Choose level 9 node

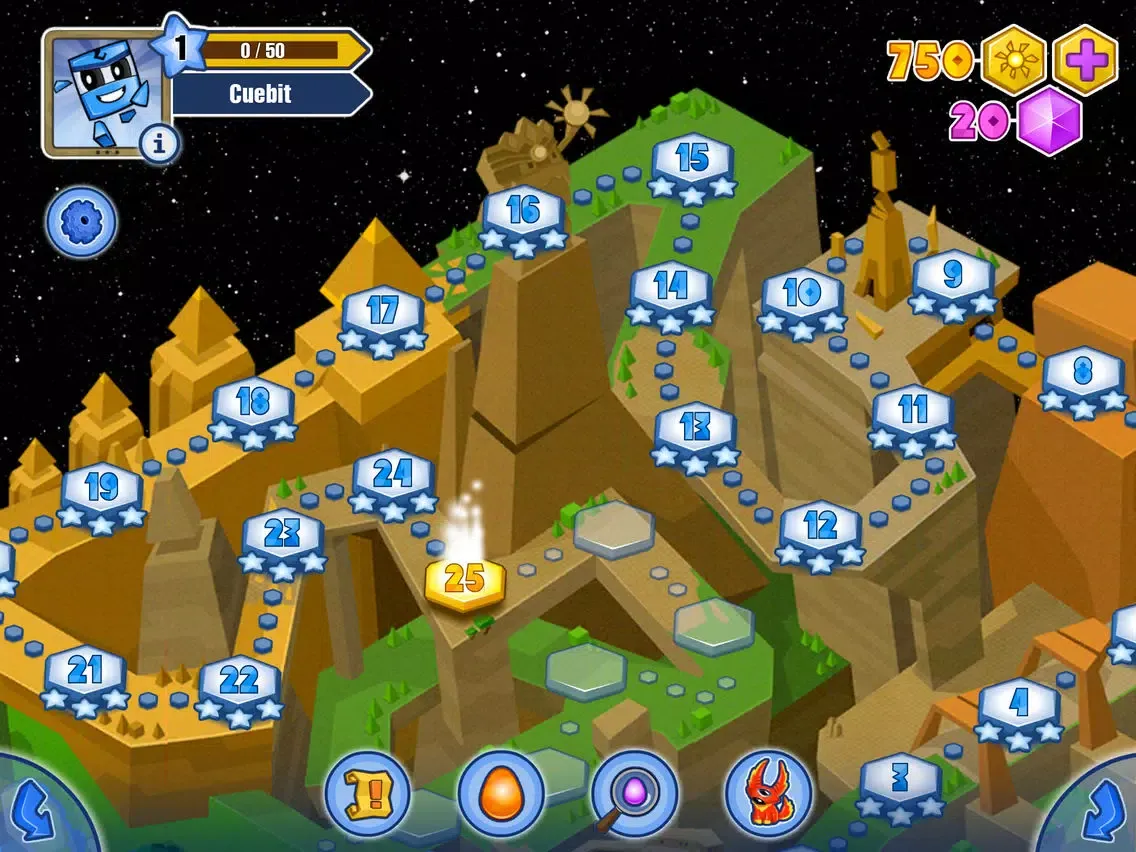click(952, 280)
